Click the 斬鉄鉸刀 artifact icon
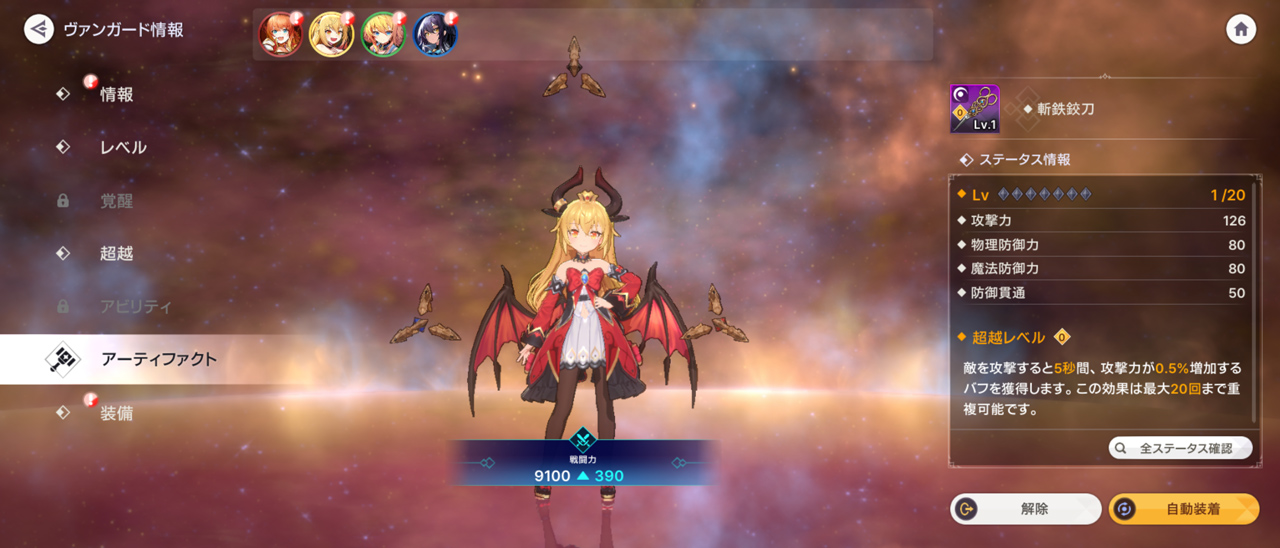This screenshot has height=548, width=1280. click(x=974, y=109)
